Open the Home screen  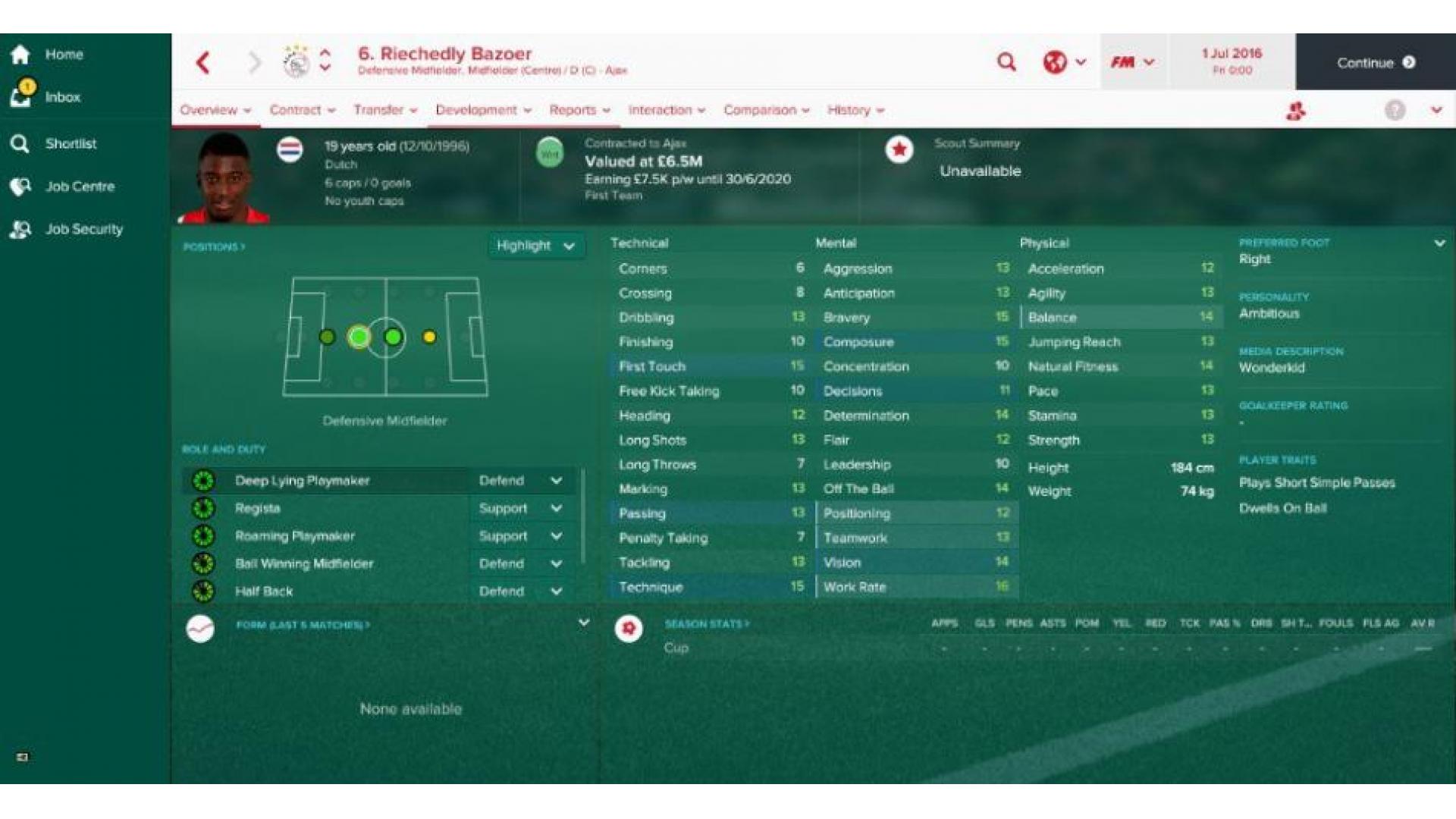click(63, 55)
